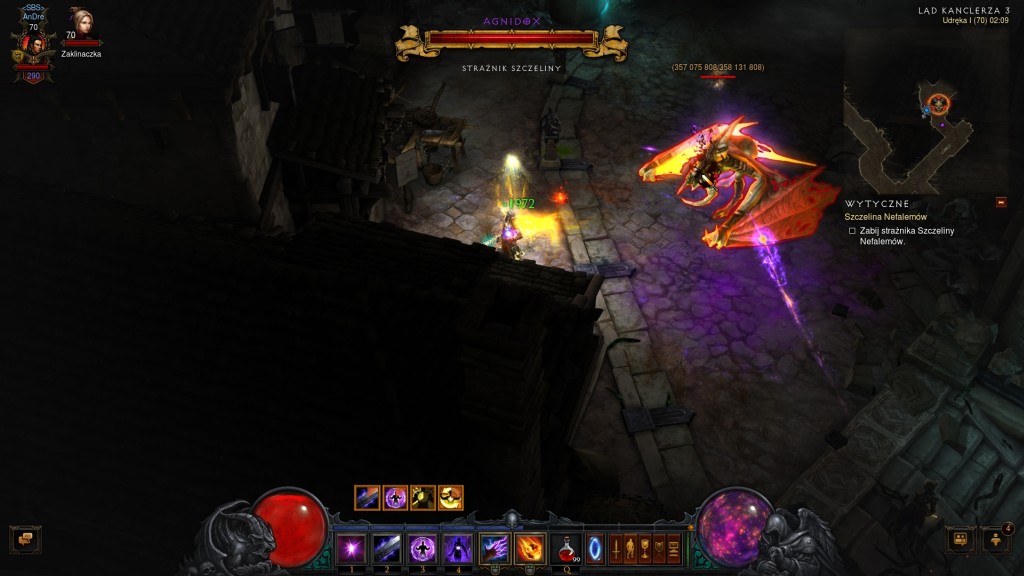Select the Szczelina Nefalemów quest title
This screenshot has width=1024, height=576.
[885, 217]
